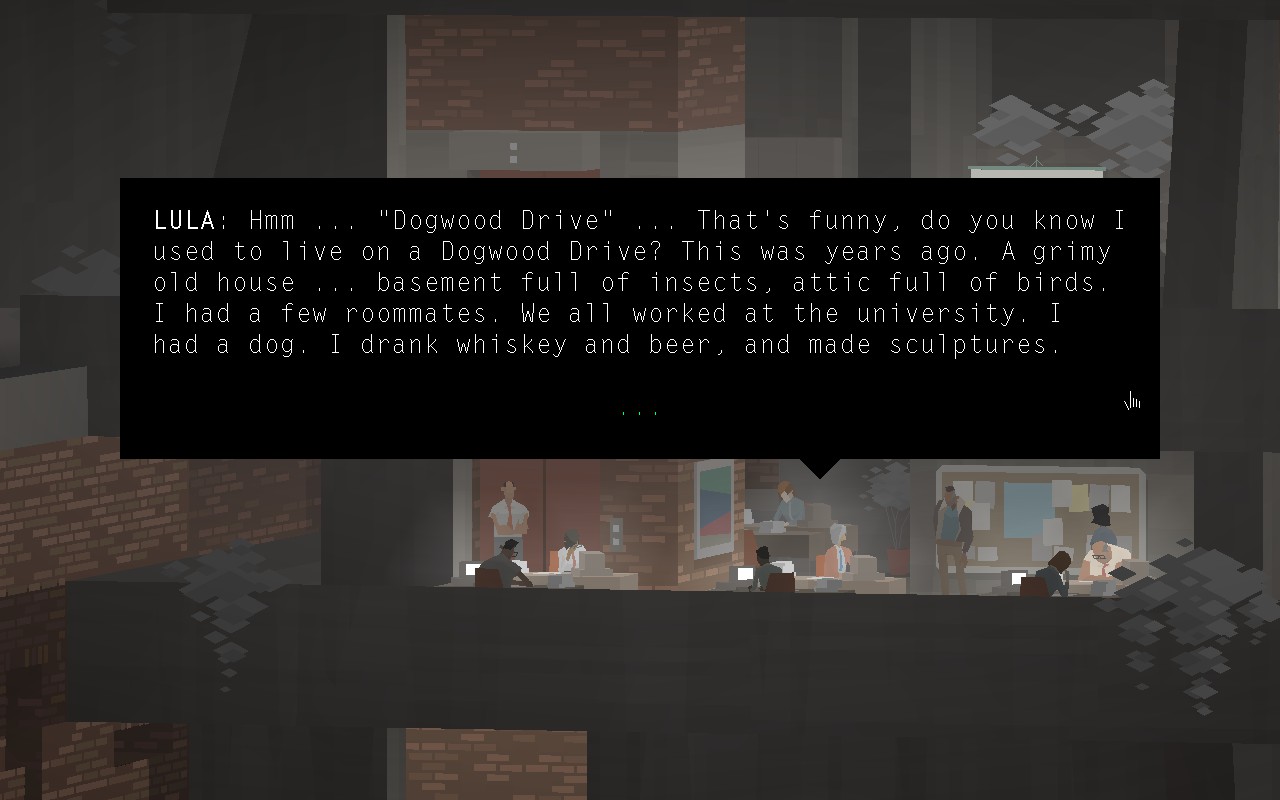Click the LULA speaker name label
Screen dimensions: 1280x800
(181, 220)
